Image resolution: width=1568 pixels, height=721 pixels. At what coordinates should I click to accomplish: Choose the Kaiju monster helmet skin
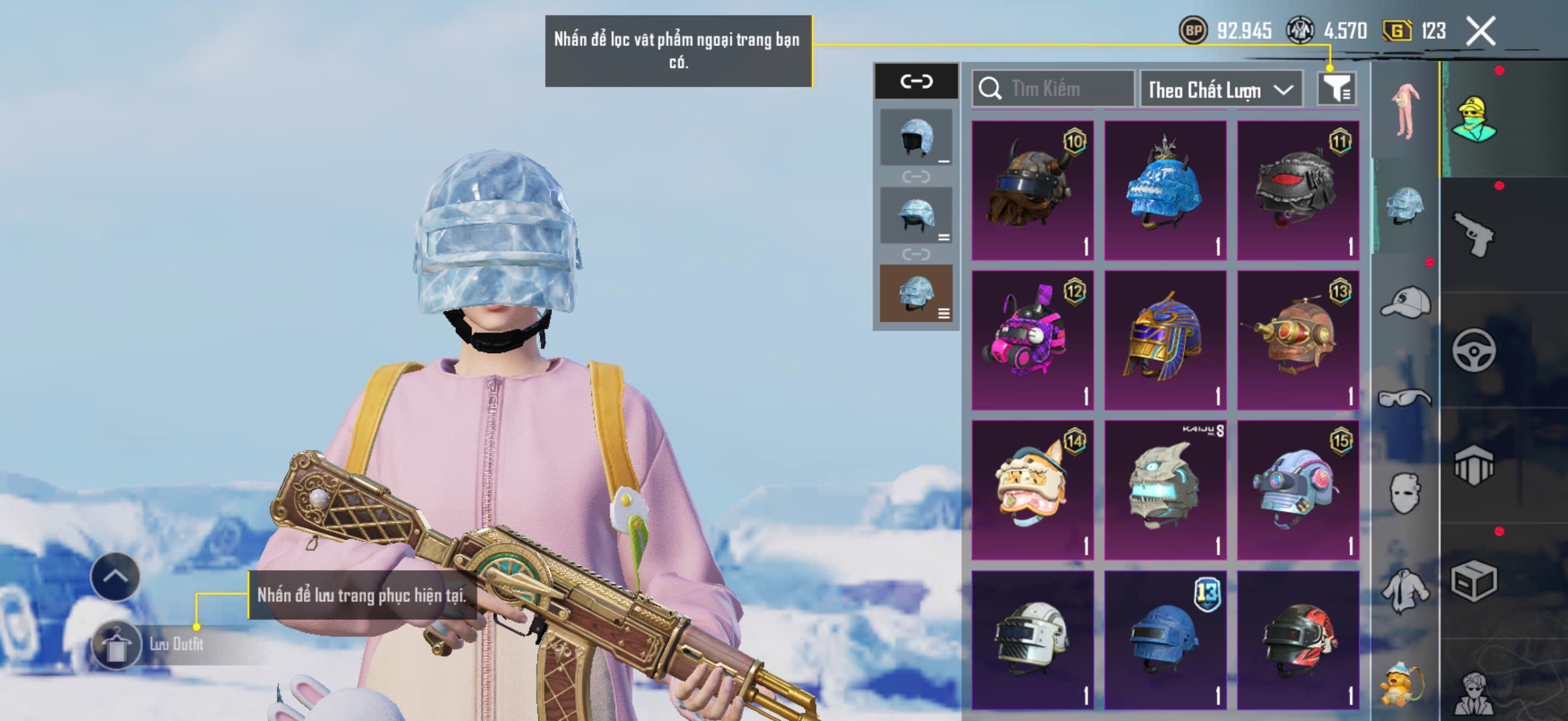[x=1165, y=489]
